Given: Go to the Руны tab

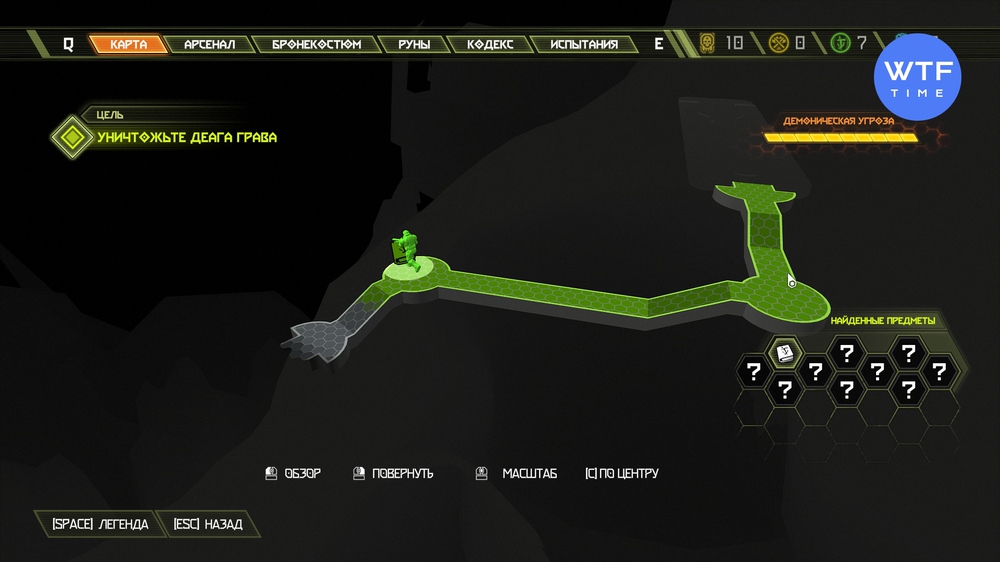Looking at the screenshot, I should pos(413,44).
